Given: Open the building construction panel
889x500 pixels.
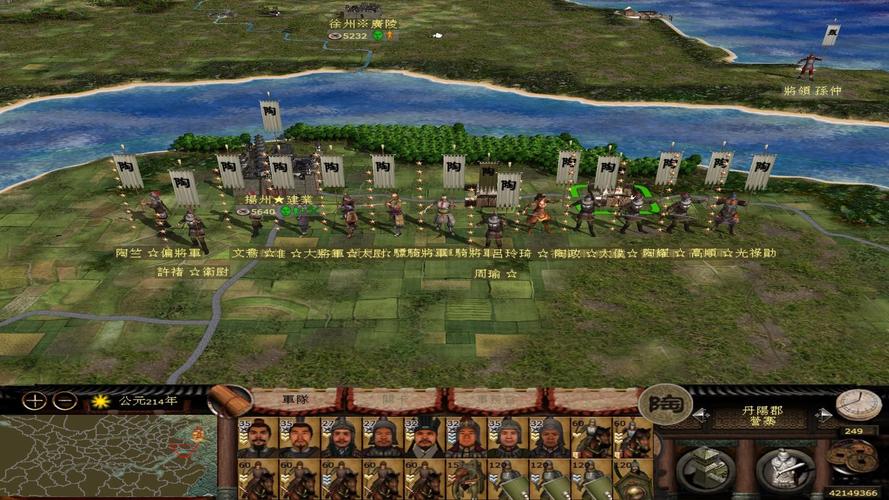Looking at the screenshot, I should click(x=705, y=469).
